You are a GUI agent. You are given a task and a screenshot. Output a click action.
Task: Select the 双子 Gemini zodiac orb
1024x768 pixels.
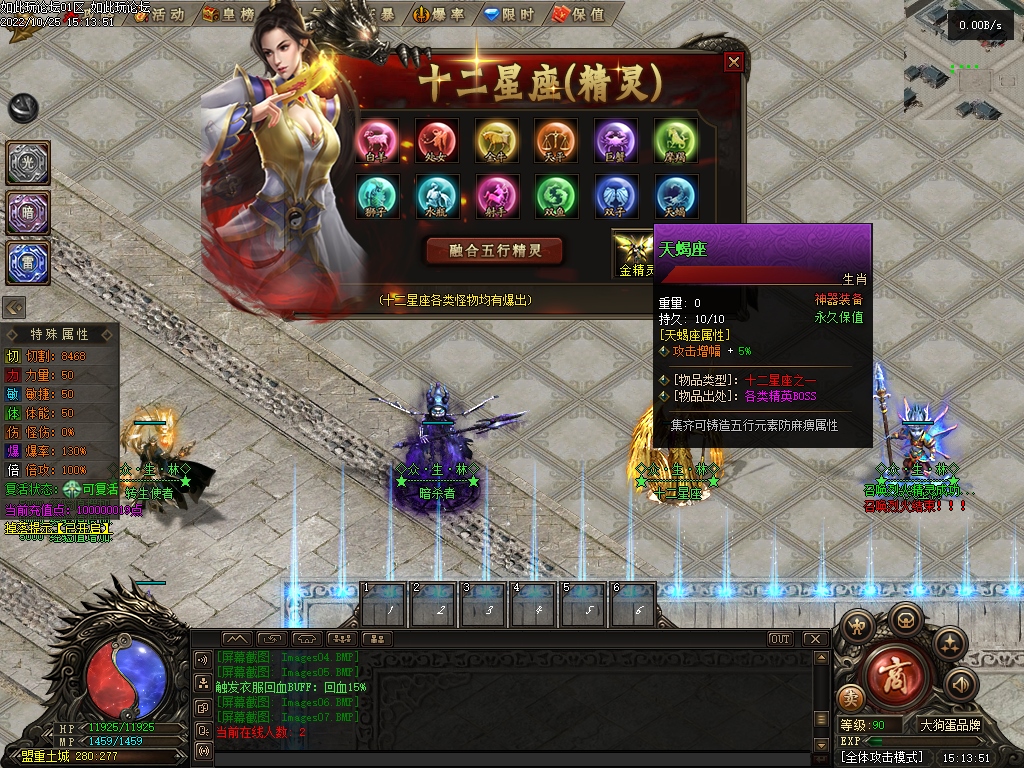coord(616,196)
